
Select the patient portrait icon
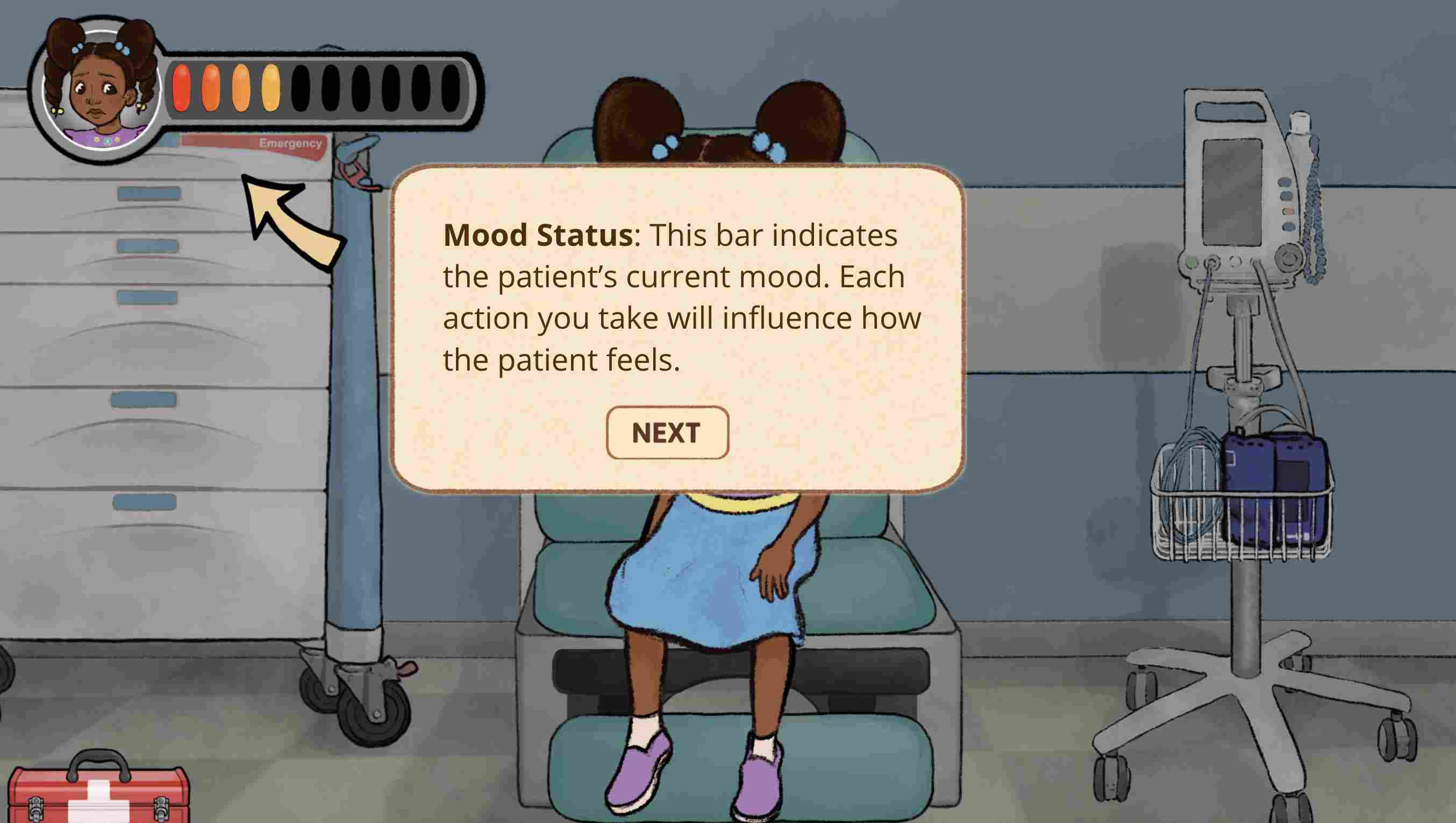pyautogui.click(x=100, y=91)
